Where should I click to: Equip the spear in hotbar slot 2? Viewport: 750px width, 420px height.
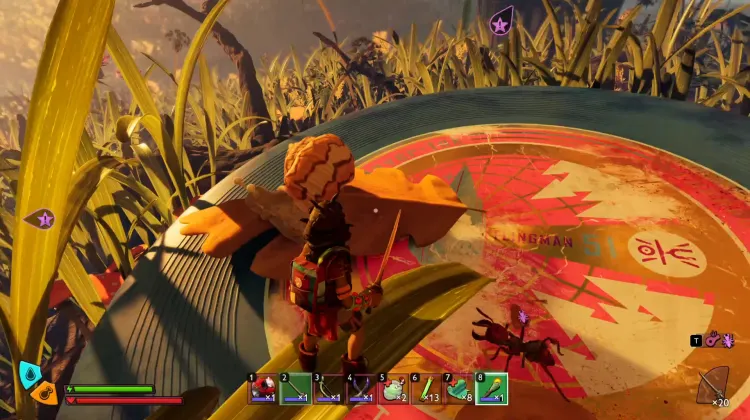click(295, 388)
